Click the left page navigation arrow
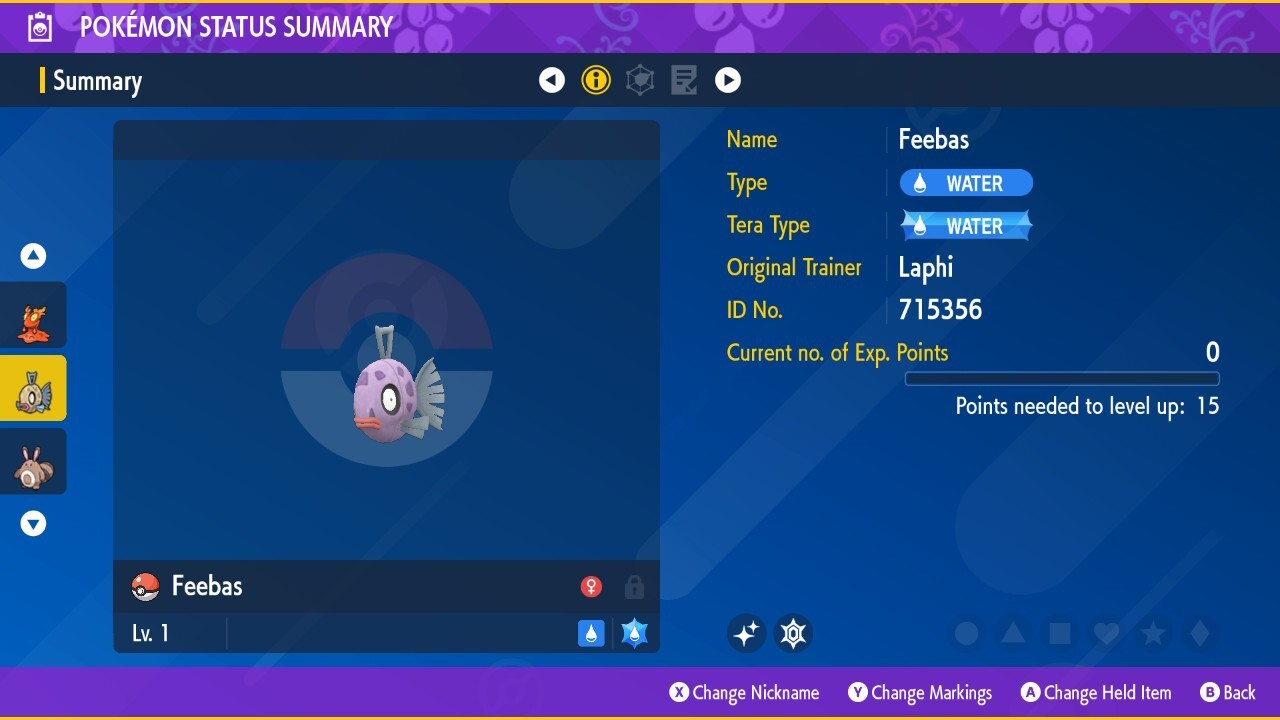This screenshot has width=1280, height=720. pyautogui.click(x=552, y=80)
